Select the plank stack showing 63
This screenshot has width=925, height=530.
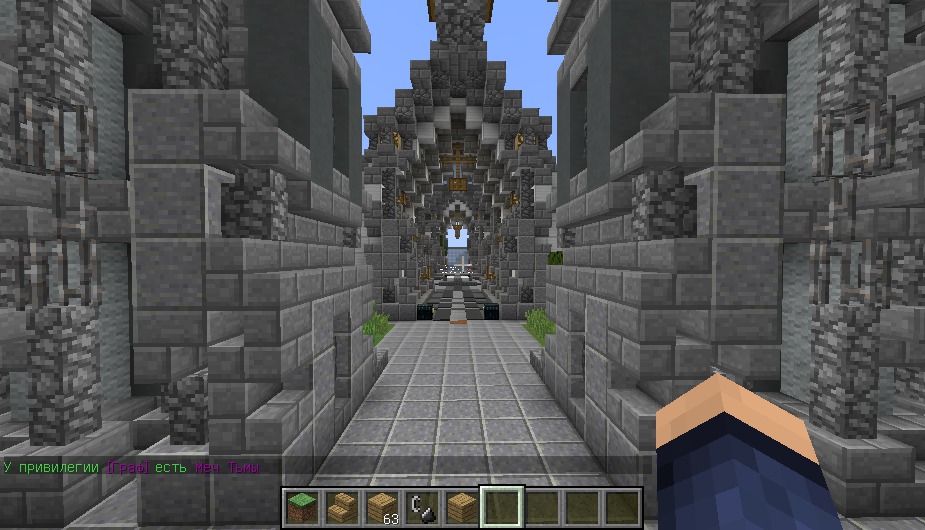(x=380, y=506)
